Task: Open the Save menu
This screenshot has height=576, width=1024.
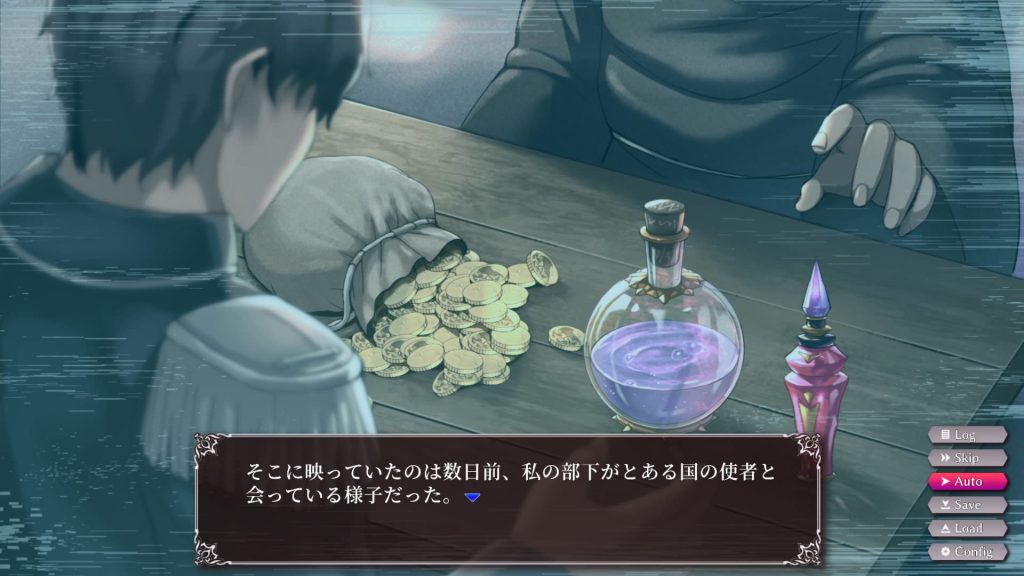Action: click(966, 505)
